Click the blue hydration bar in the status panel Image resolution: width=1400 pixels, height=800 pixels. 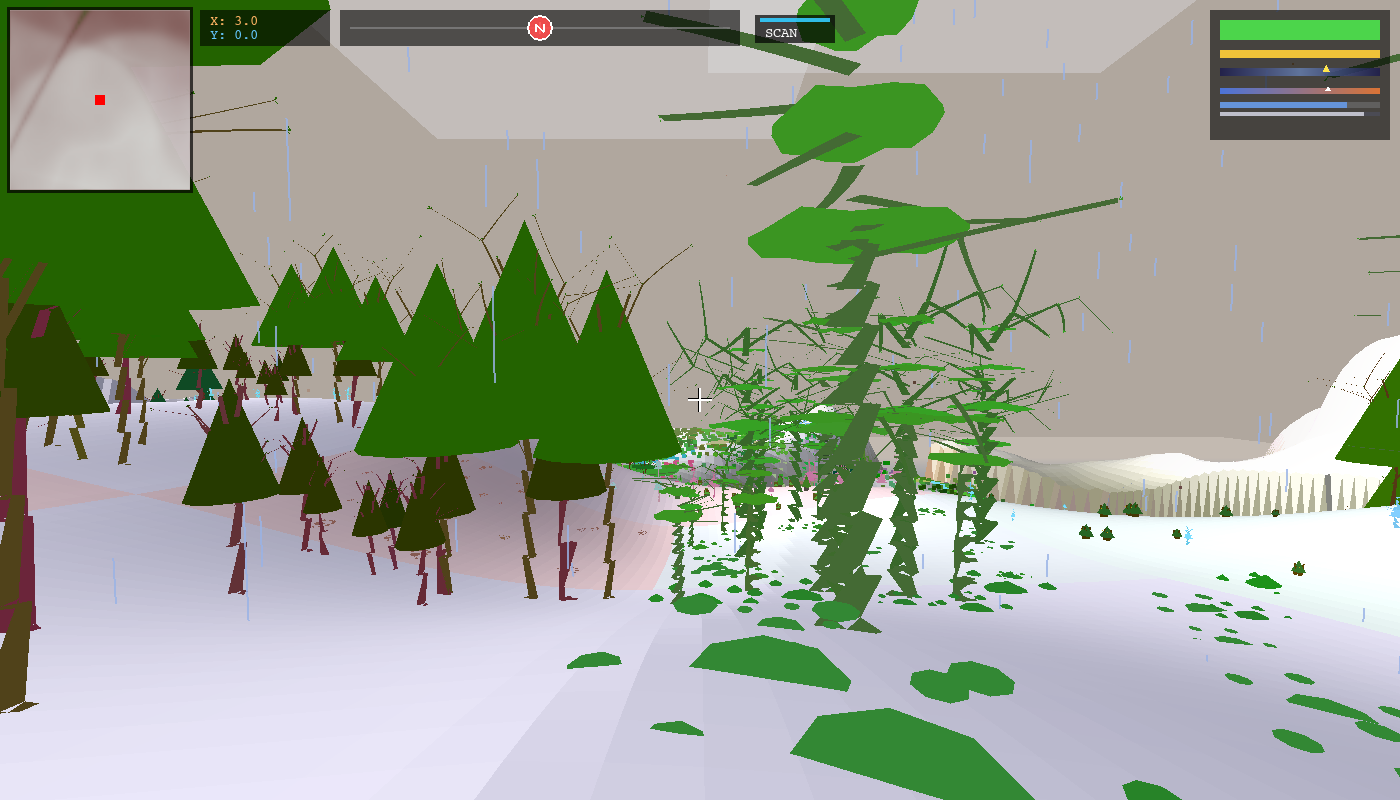click(1280, 105)
